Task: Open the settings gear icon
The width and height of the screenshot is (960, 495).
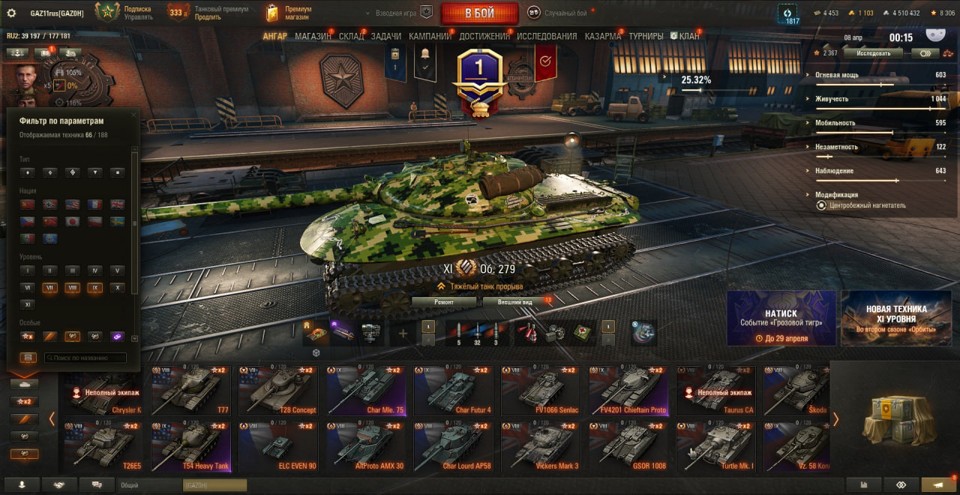Action: click(12, 13)
